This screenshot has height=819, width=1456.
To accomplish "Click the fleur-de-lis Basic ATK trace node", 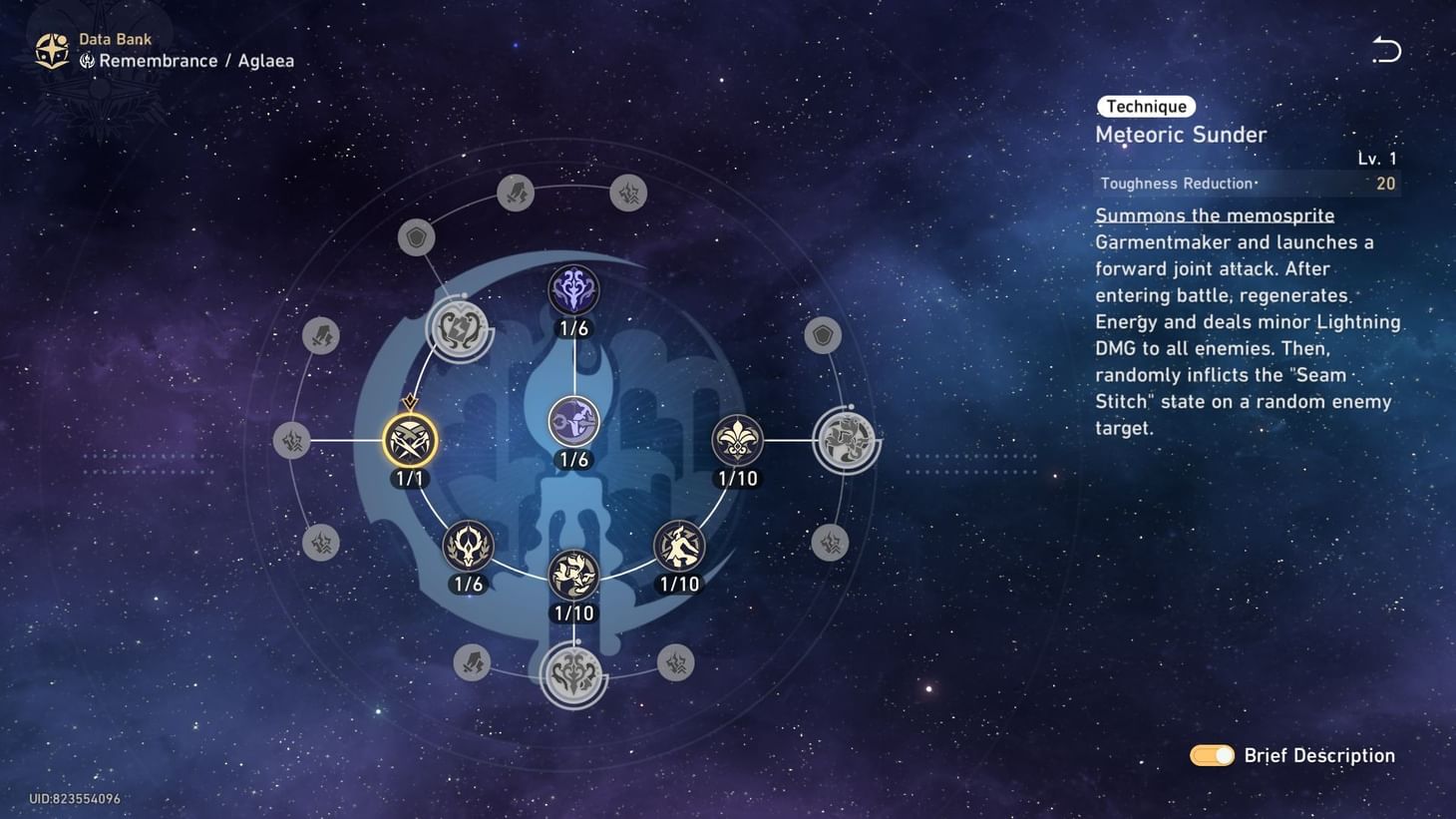I will point(737,440).
